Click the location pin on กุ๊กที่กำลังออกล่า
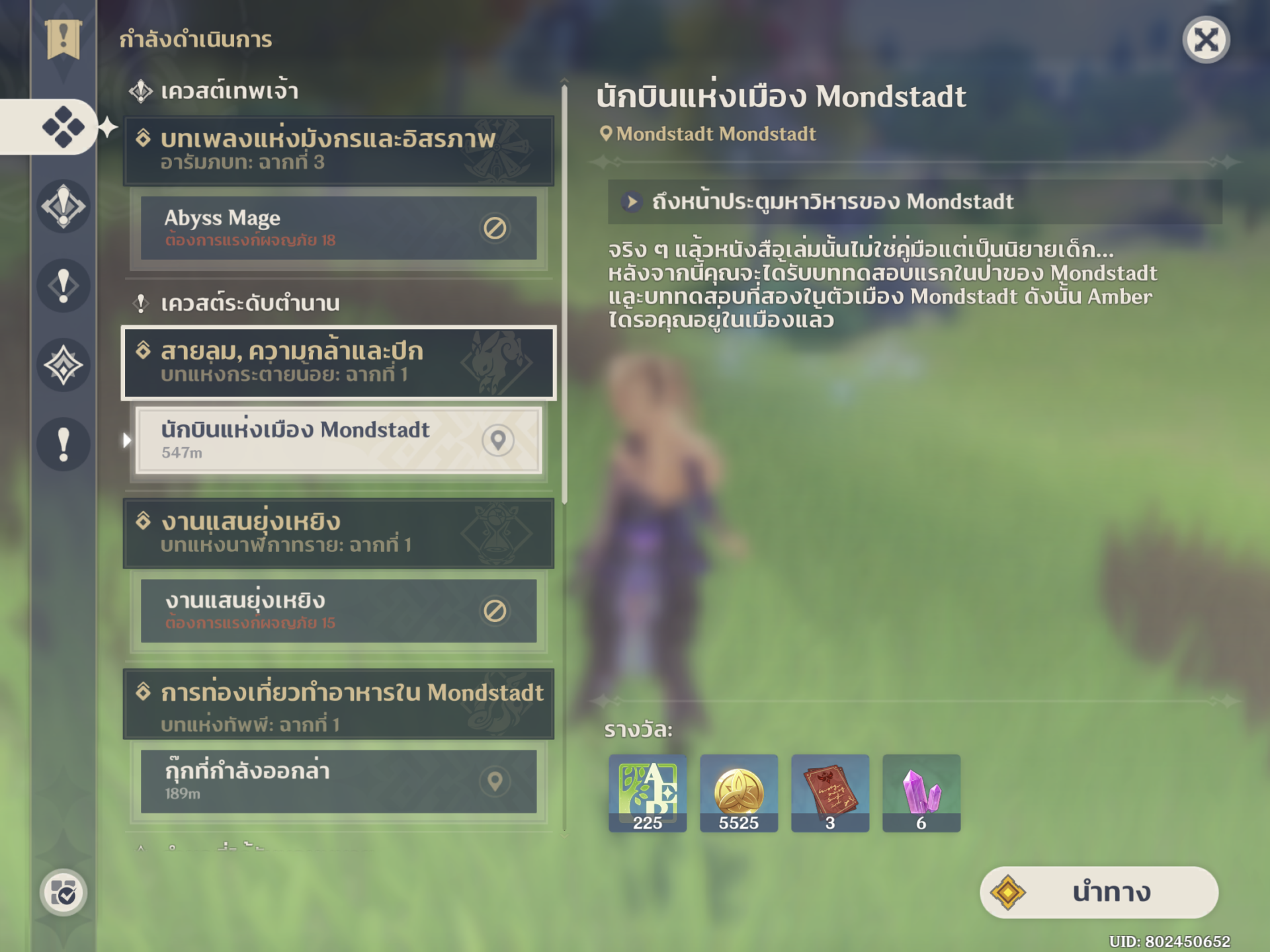The image size is (1270, 952). 495,781
